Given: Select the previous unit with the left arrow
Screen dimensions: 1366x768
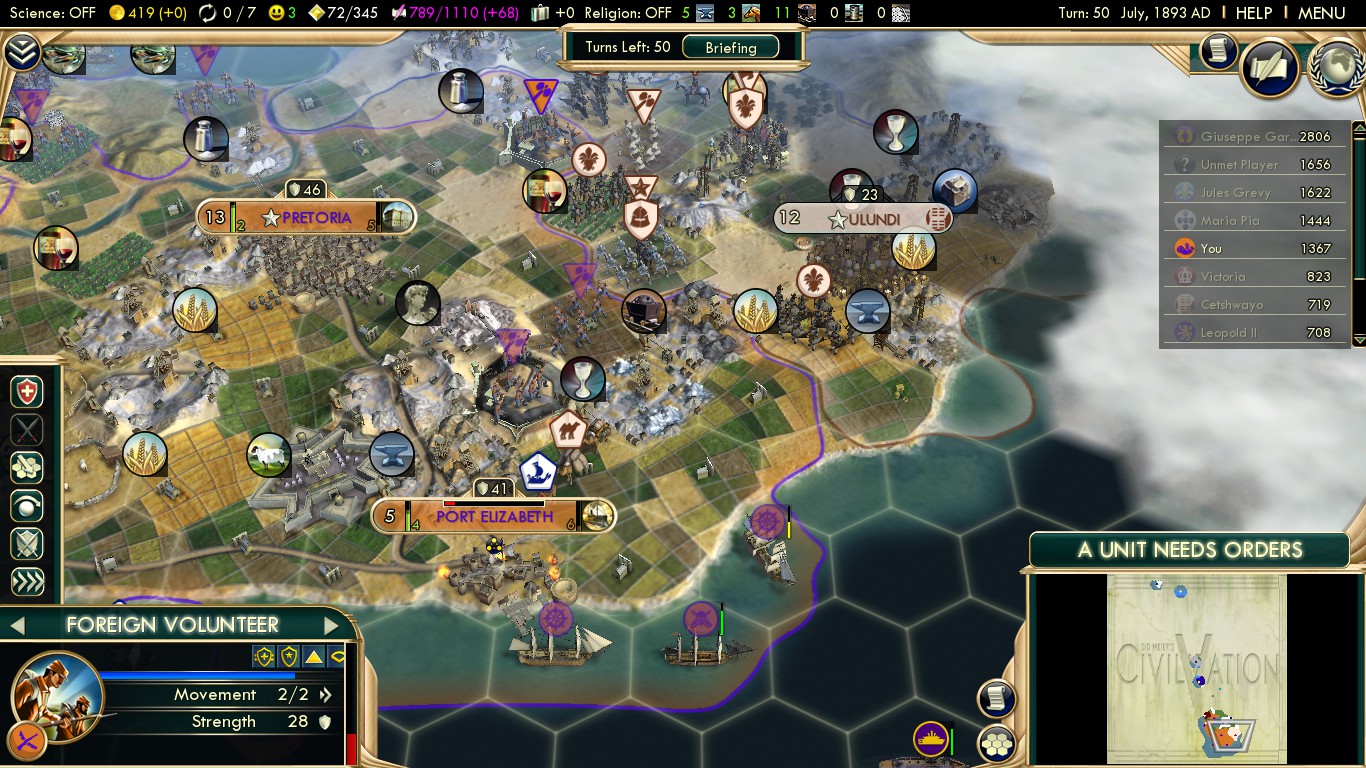Looking at the screenshot, I should pyautogui.click(x=16, y=626).
